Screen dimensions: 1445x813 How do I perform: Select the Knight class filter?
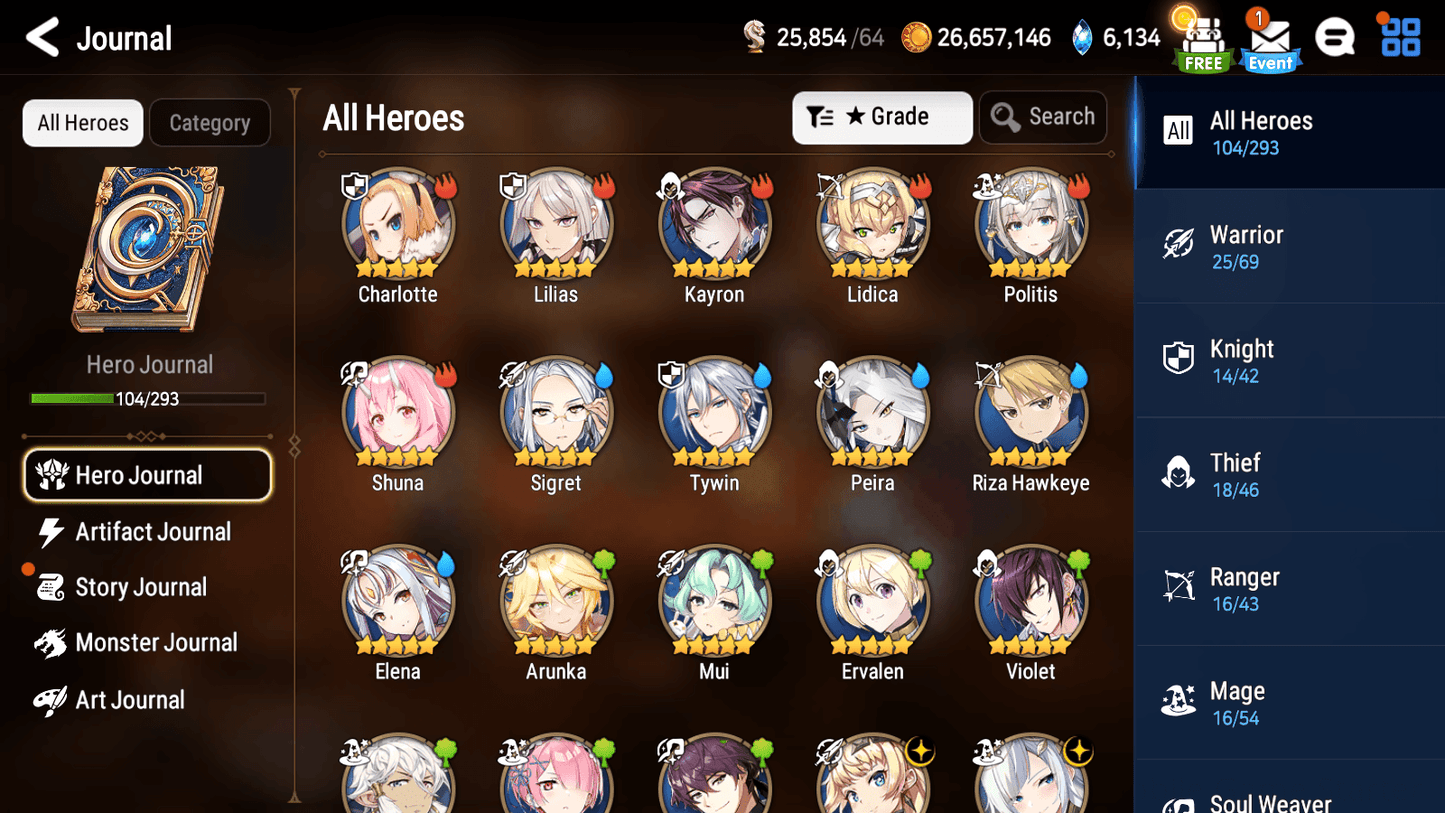pos(1289,360)
